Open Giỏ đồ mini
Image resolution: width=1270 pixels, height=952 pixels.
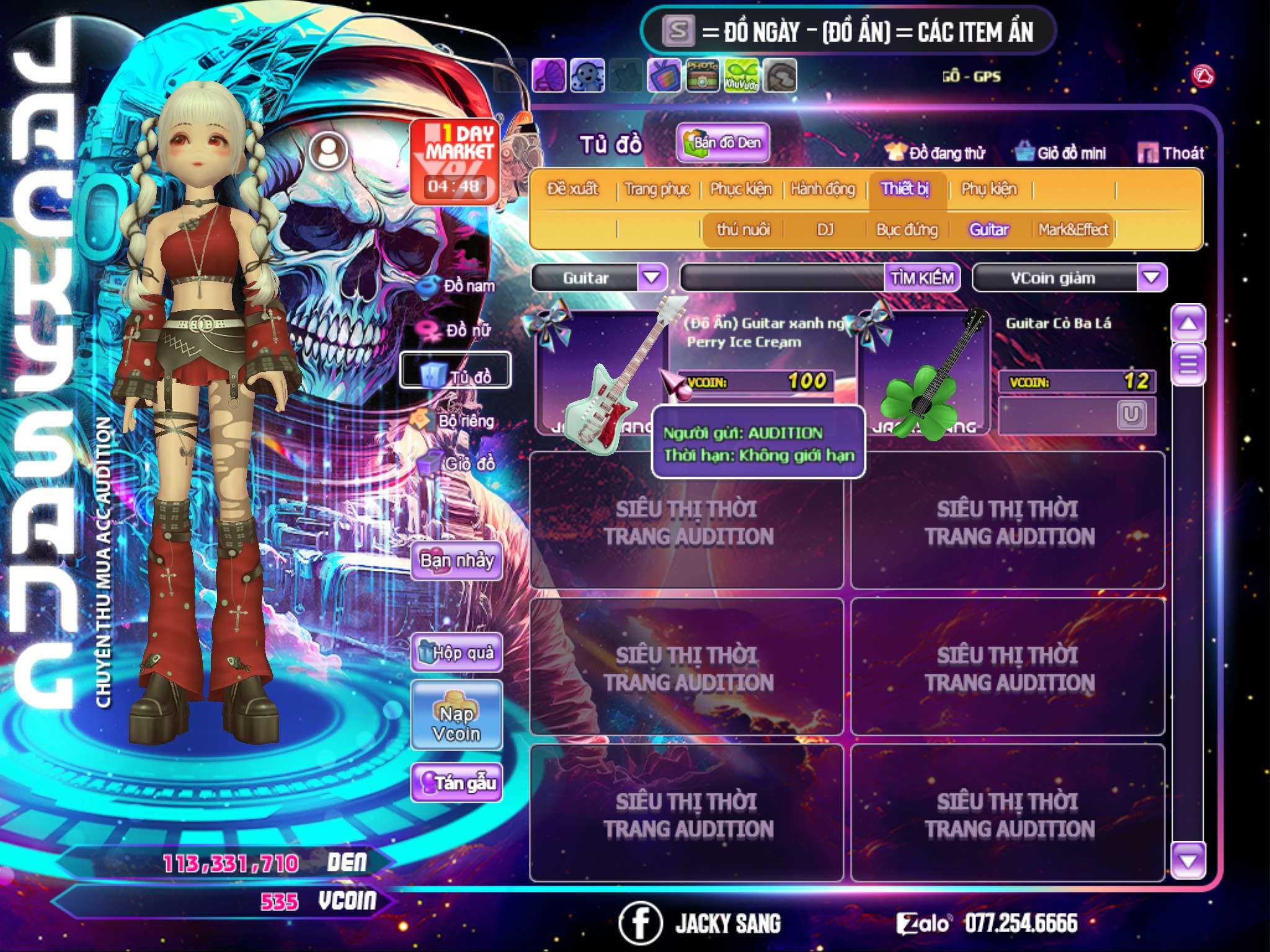1061,152
